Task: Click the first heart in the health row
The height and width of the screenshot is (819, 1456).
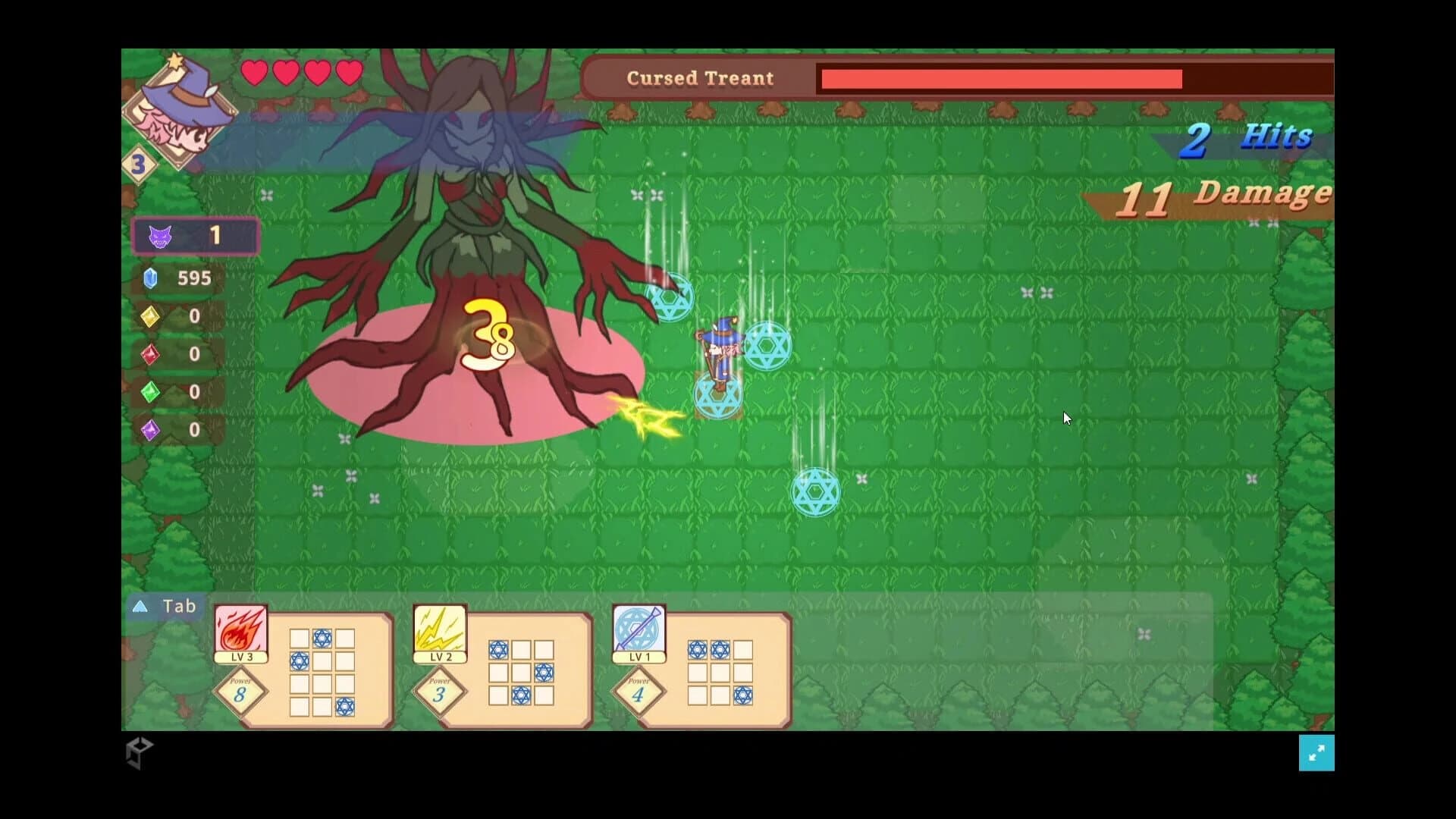Action: tap(256, 71)
